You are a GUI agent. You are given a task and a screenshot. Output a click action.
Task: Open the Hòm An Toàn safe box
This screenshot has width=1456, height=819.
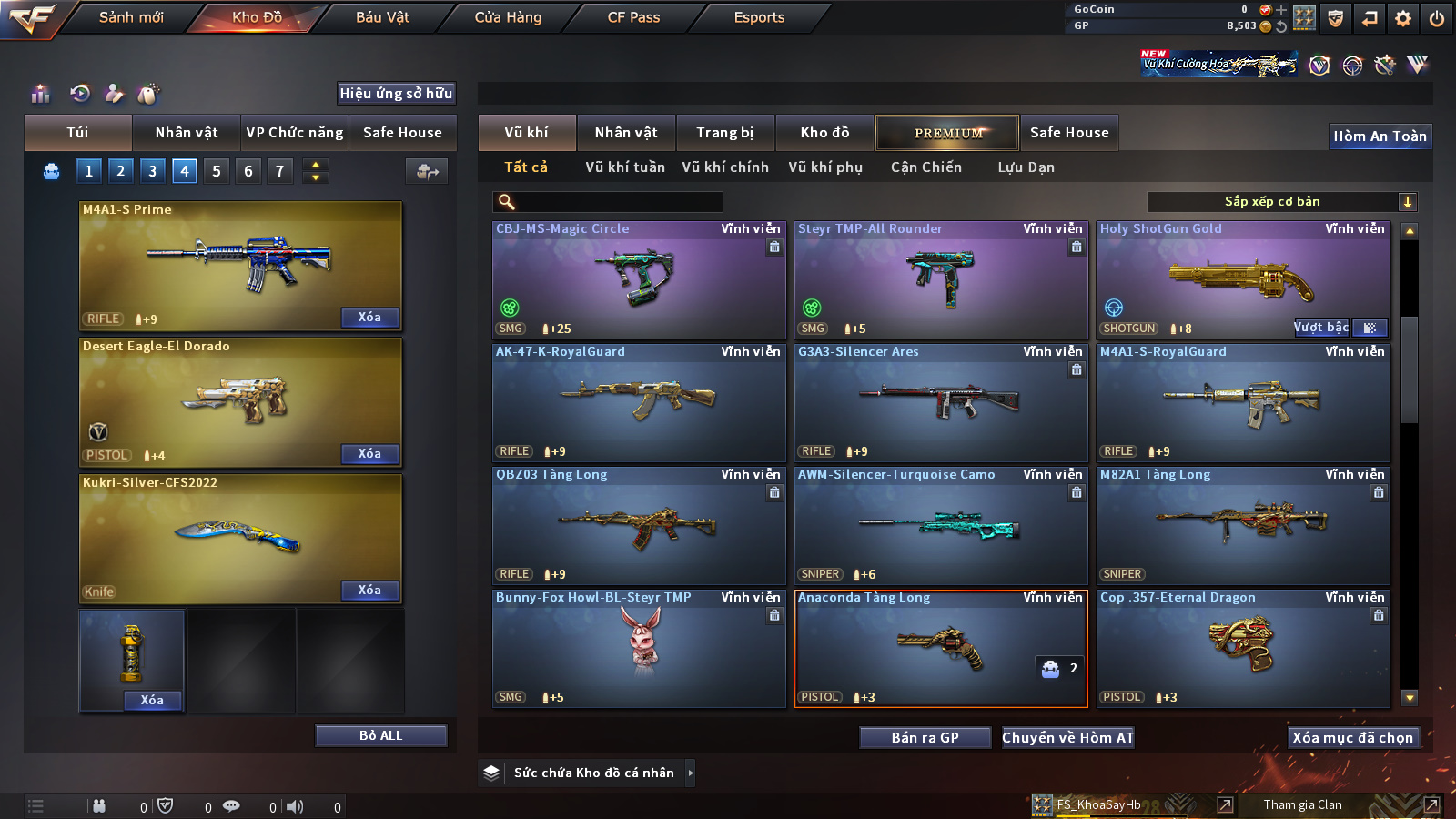[x=1380, y=136]
